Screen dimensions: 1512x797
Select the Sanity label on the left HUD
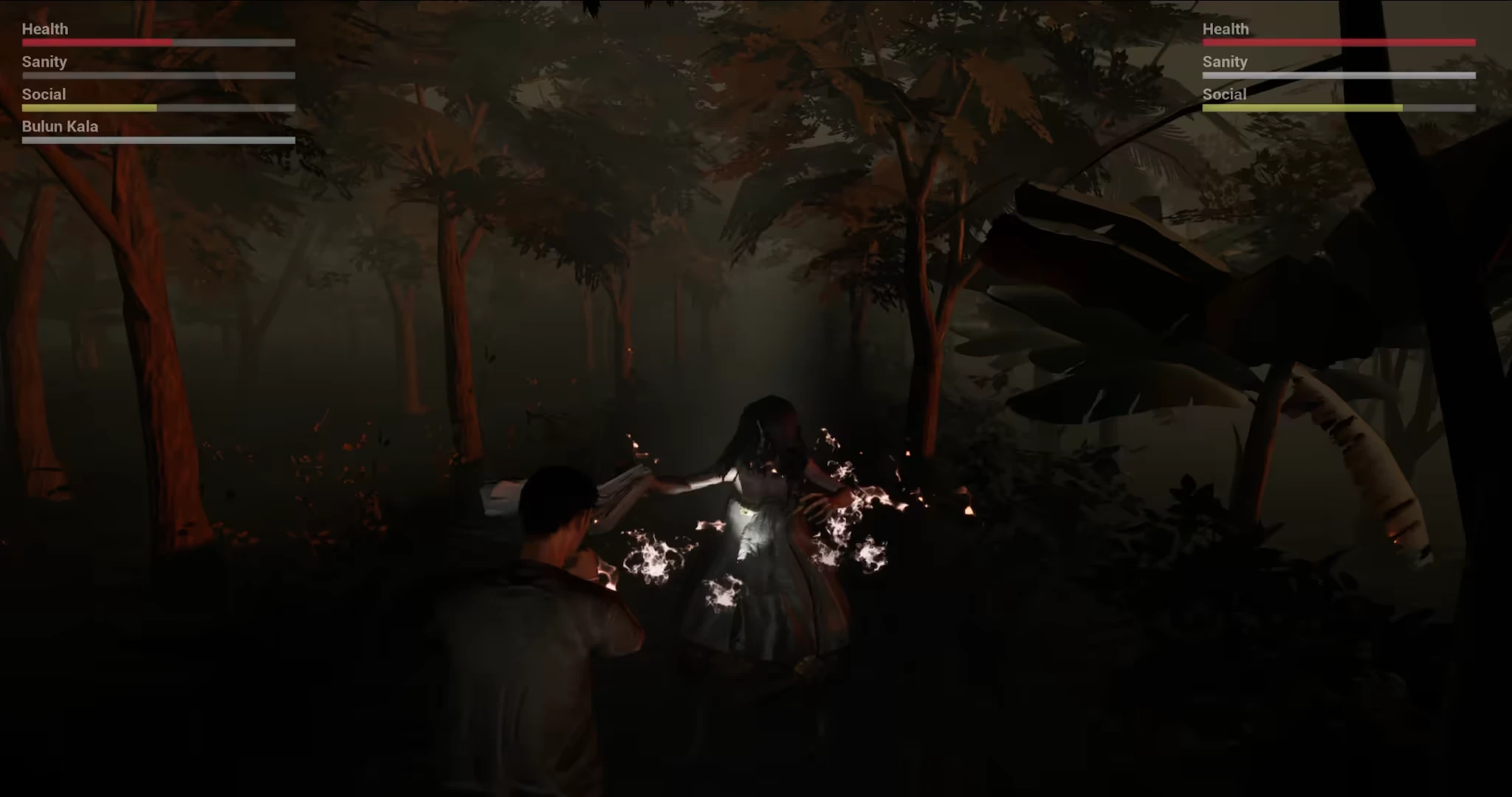point(44,62)
